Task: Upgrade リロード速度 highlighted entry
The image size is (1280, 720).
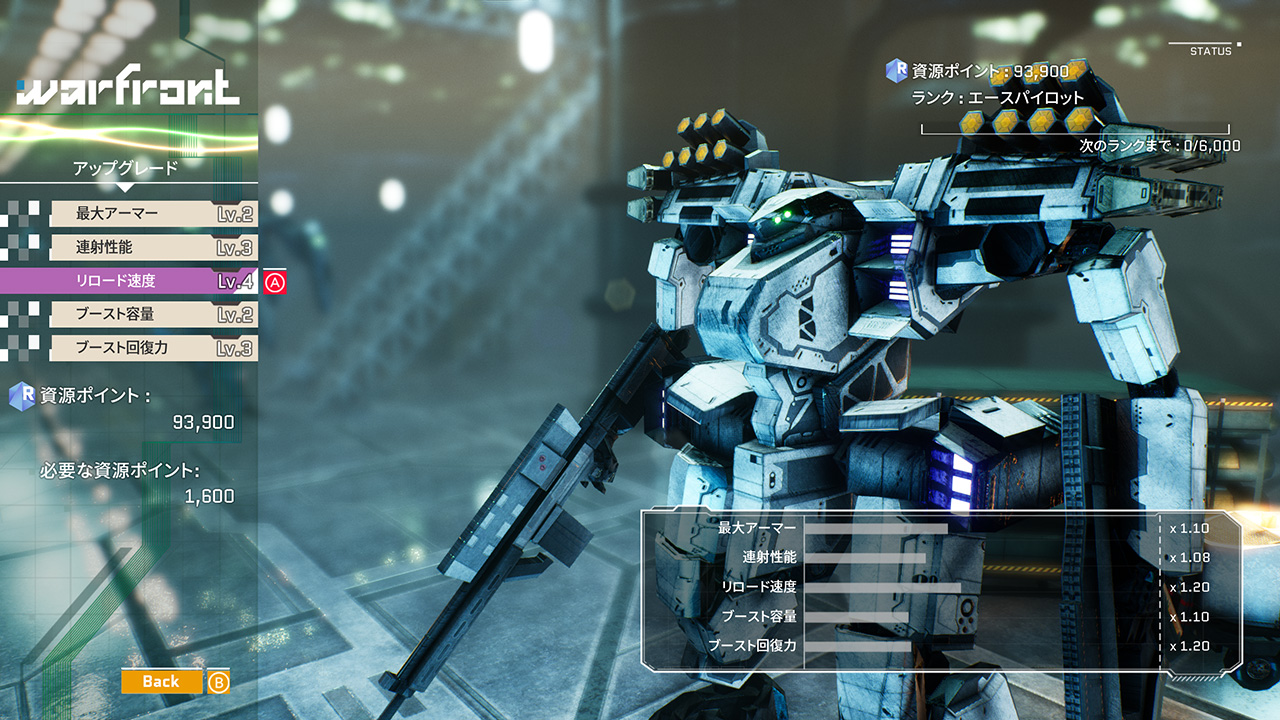Action: [x=130, y=281]
